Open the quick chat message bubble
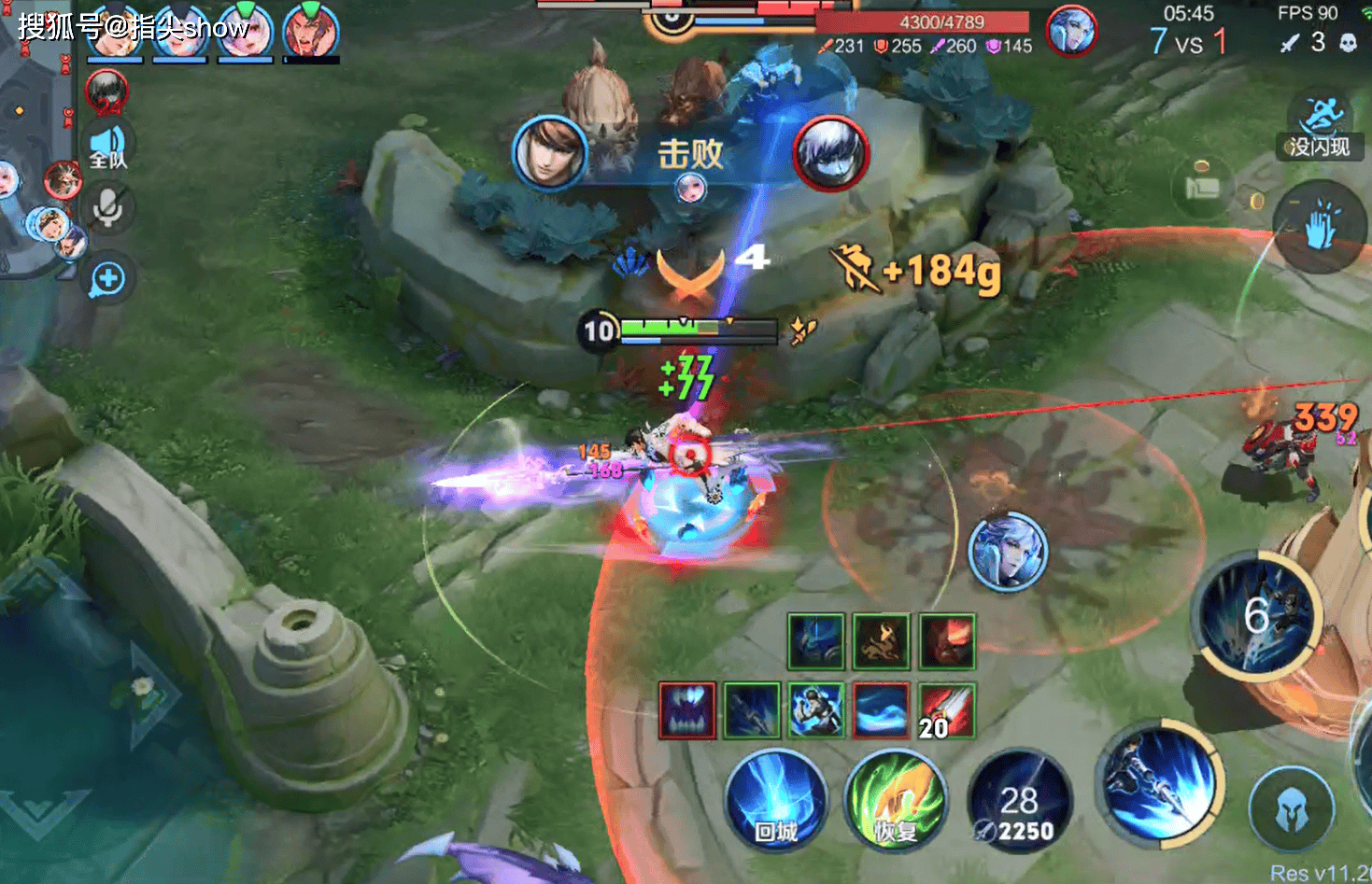1372x884 pixels. tap(108, 279)
